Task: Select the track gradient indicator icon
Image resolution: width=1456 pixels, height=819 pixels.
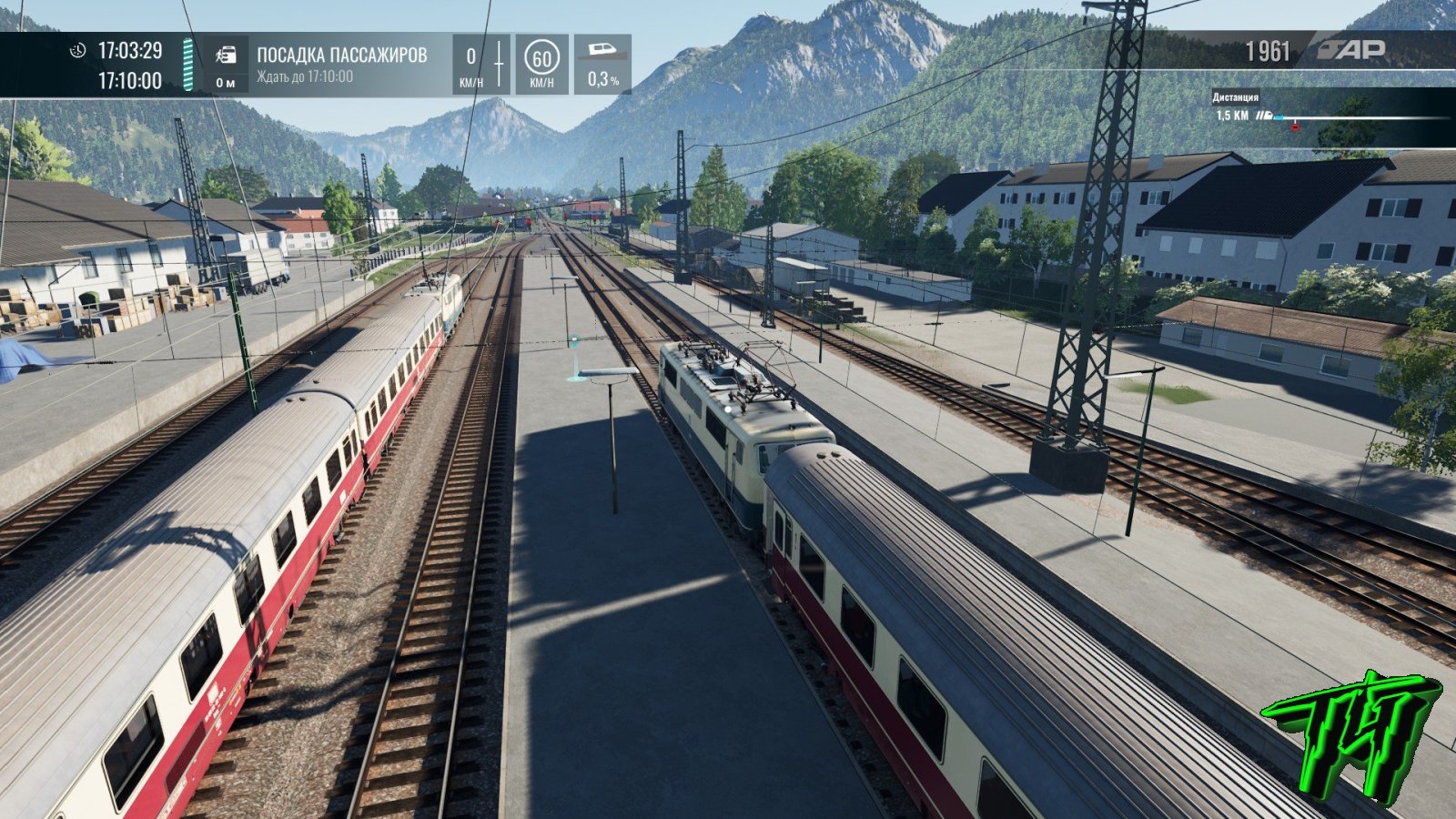Action: 602,51
